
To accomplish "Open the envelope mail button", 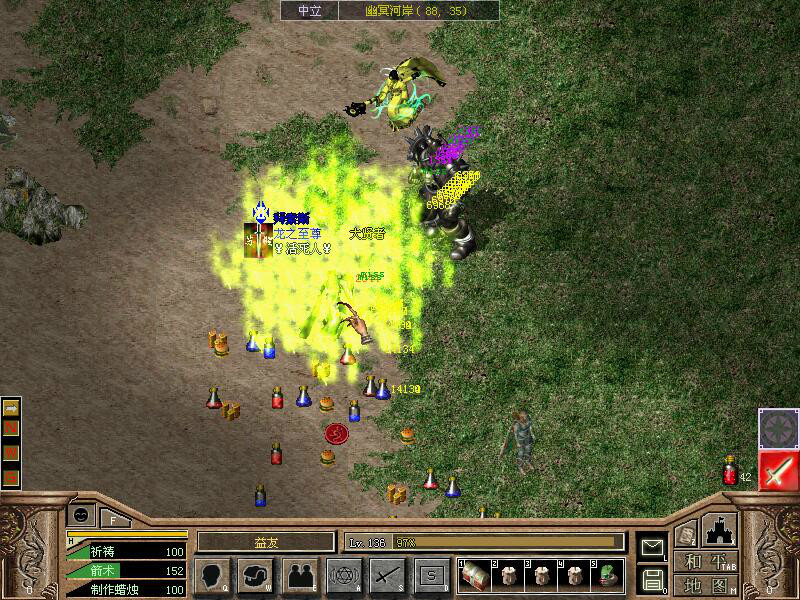I will pyautogui.click(x=652, y=546).
